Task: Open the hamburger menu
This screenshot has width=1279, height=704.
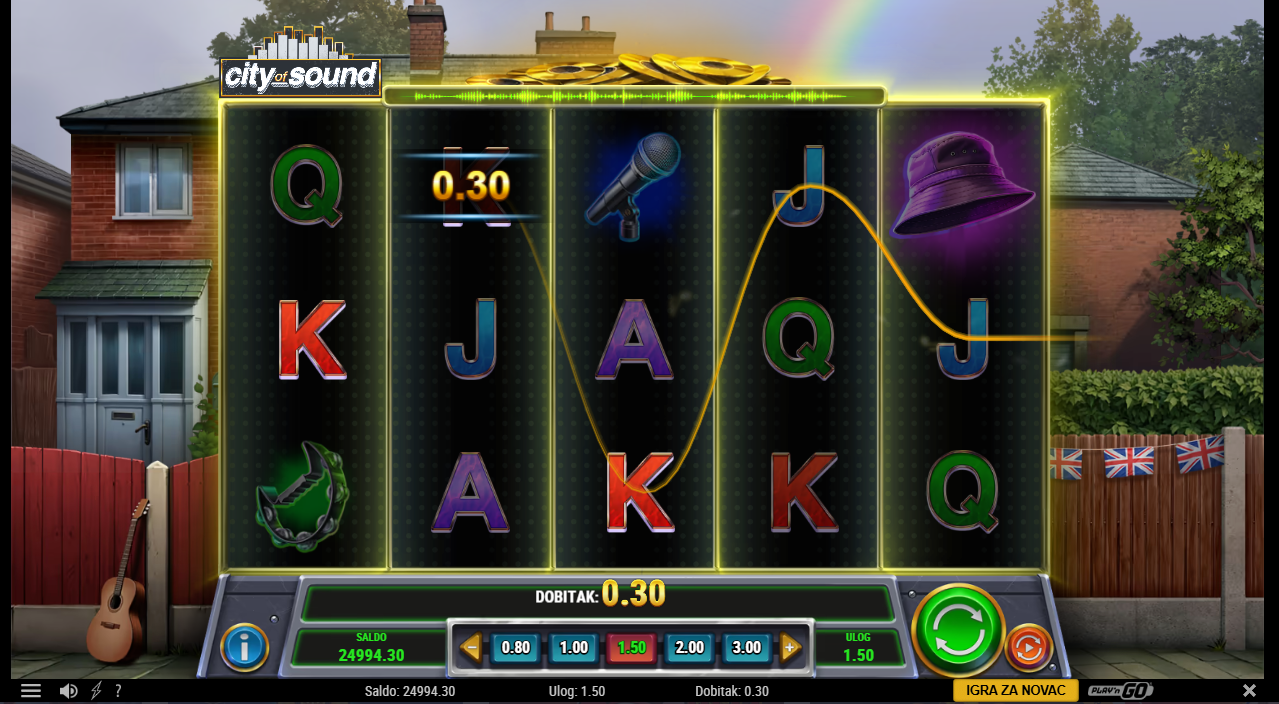Action: pos(31,691)
